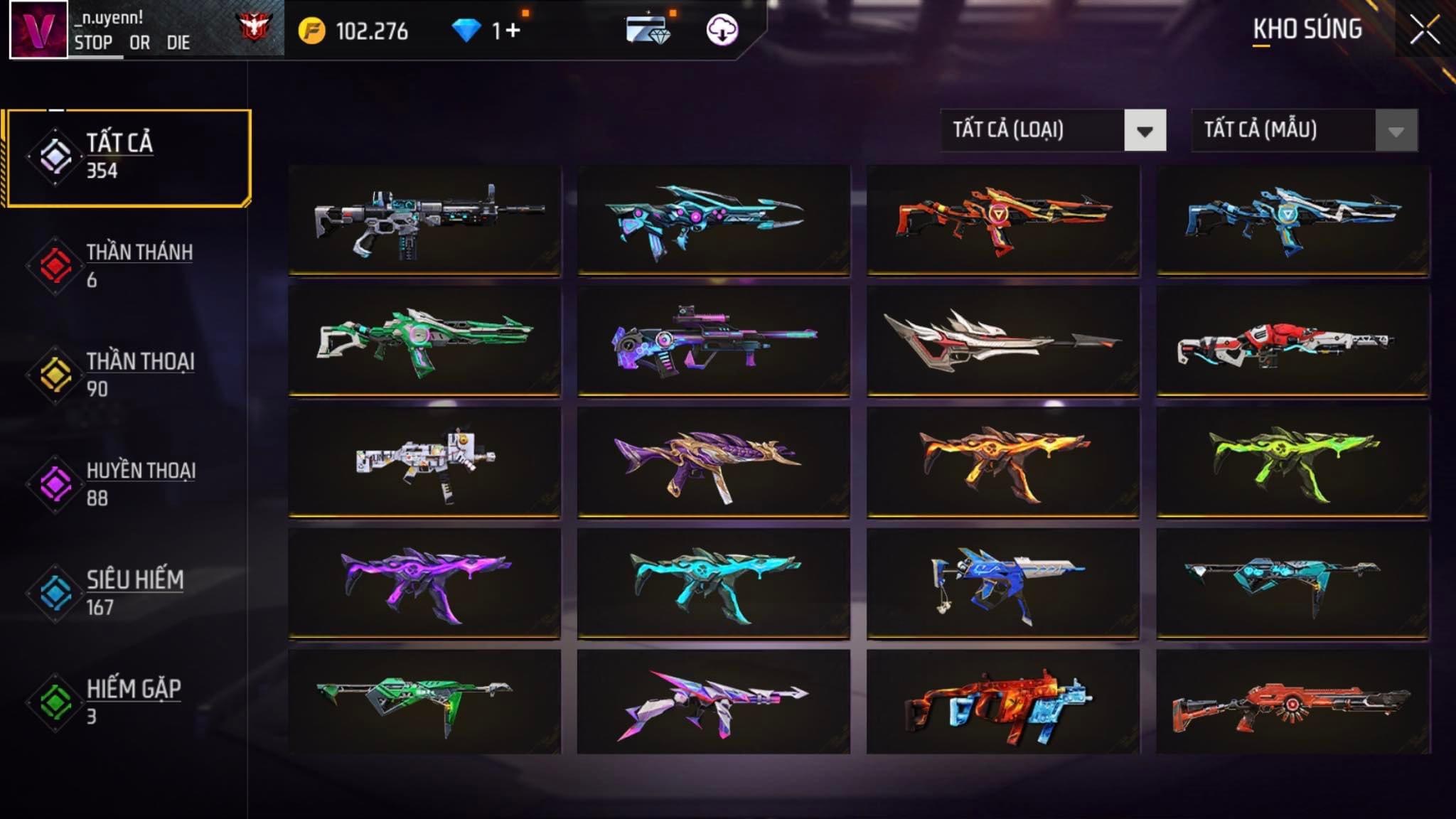This screenshot has height=819, width=1456.
Task: Click the cloud download icon
Action: click(722, 31)
